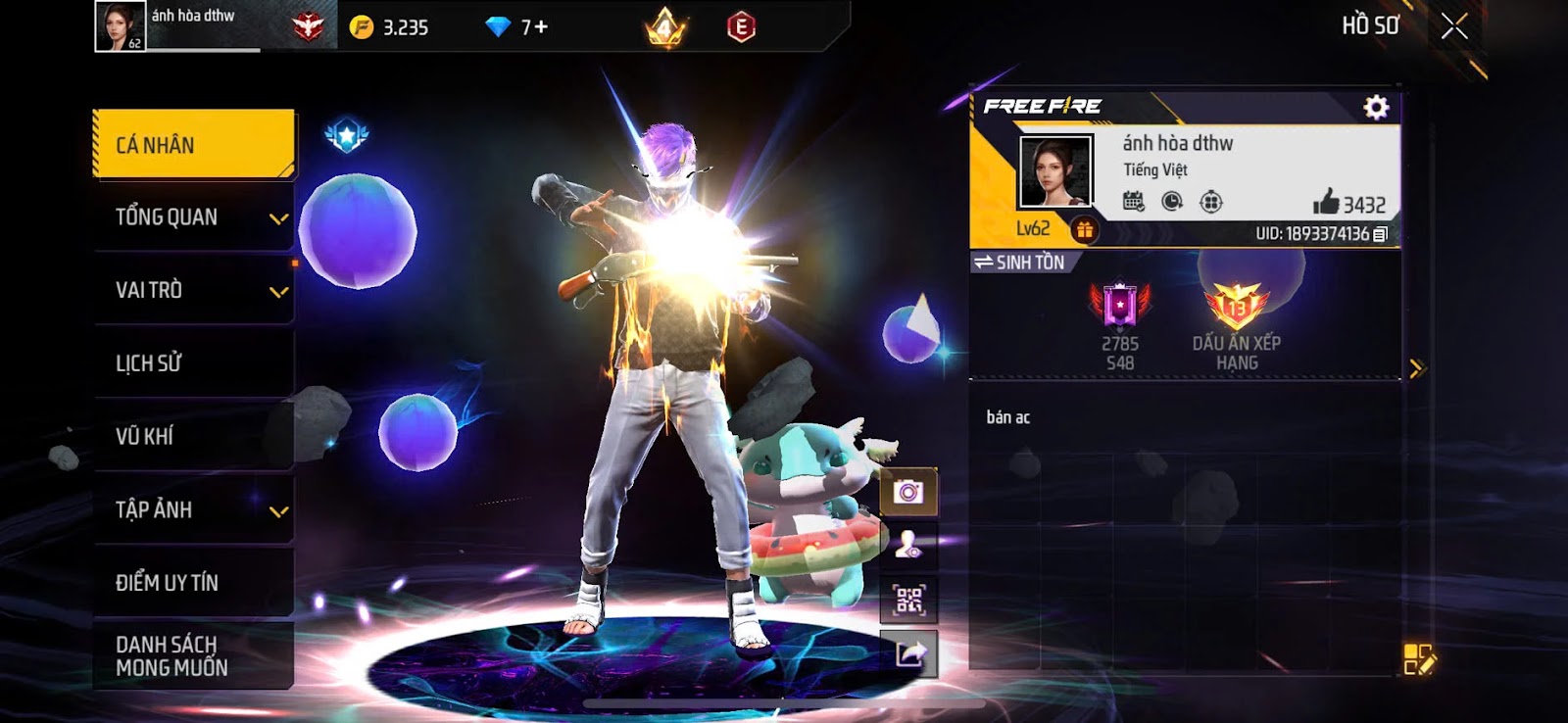Open DANH SÁCH MONG MUỐN wishlist

click(194, 655)
